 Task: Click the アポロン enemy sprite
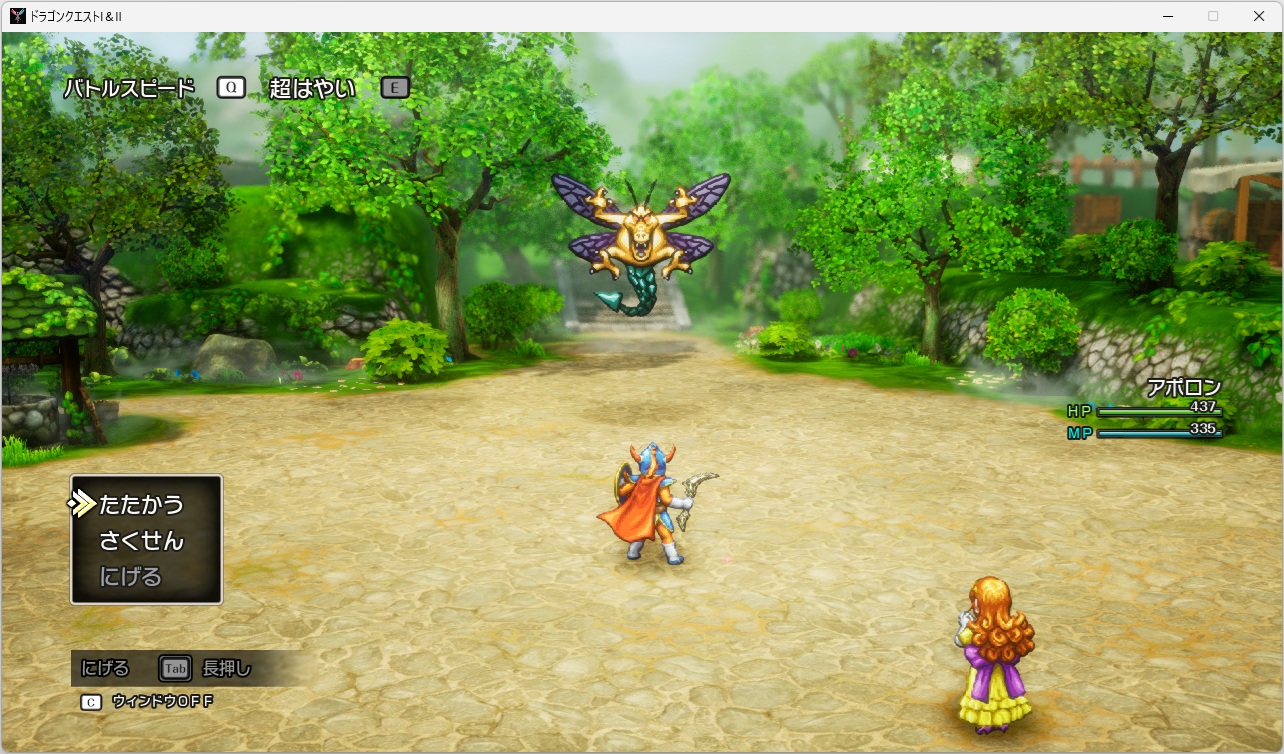click(x=638, y=235)
